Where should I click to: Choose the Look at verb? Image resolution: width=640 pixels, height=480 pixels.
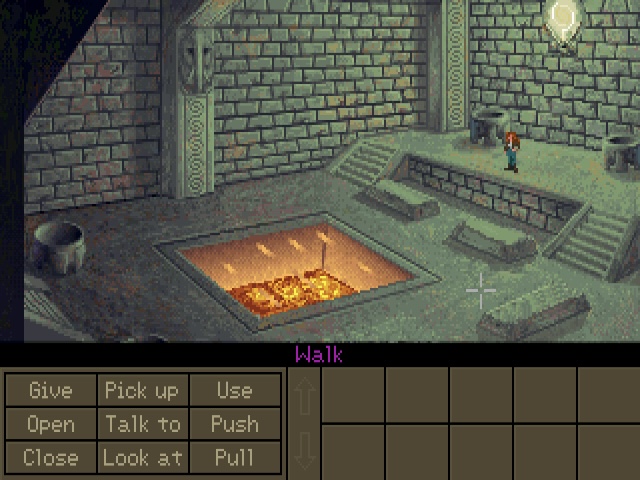coord(142,457)
